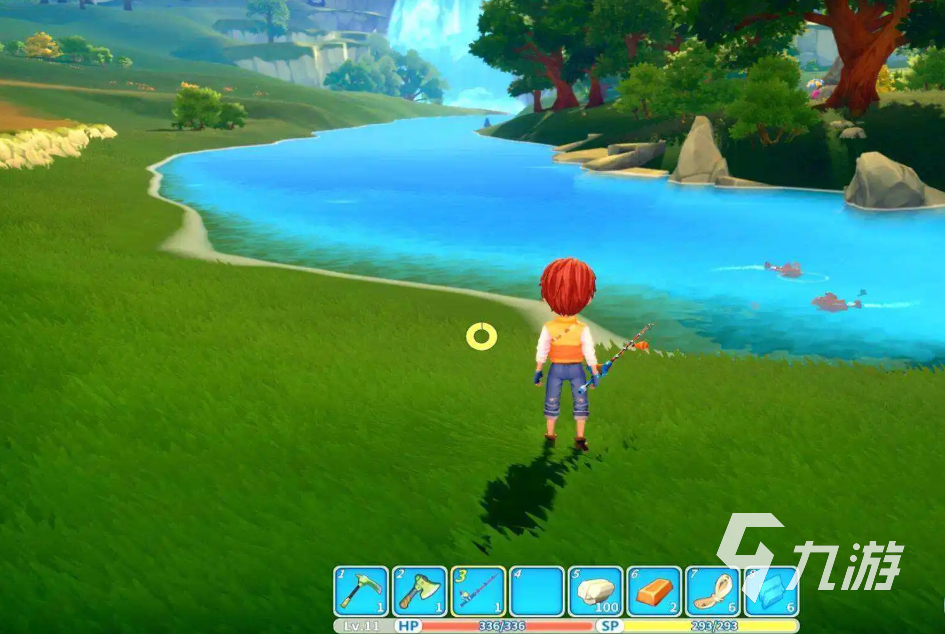Pick the orange copper bar slot
The image size is (945, 634).
[655, 591]
